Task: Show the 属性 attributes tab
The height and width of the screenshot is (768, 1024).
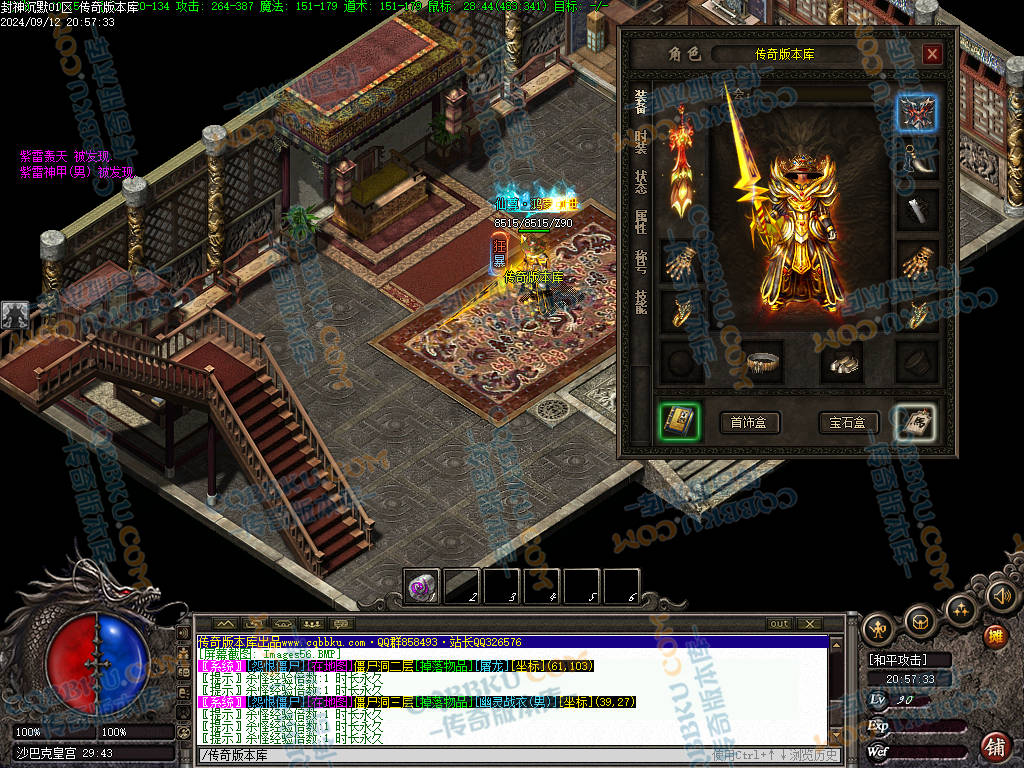Action: tap(641, 221)
